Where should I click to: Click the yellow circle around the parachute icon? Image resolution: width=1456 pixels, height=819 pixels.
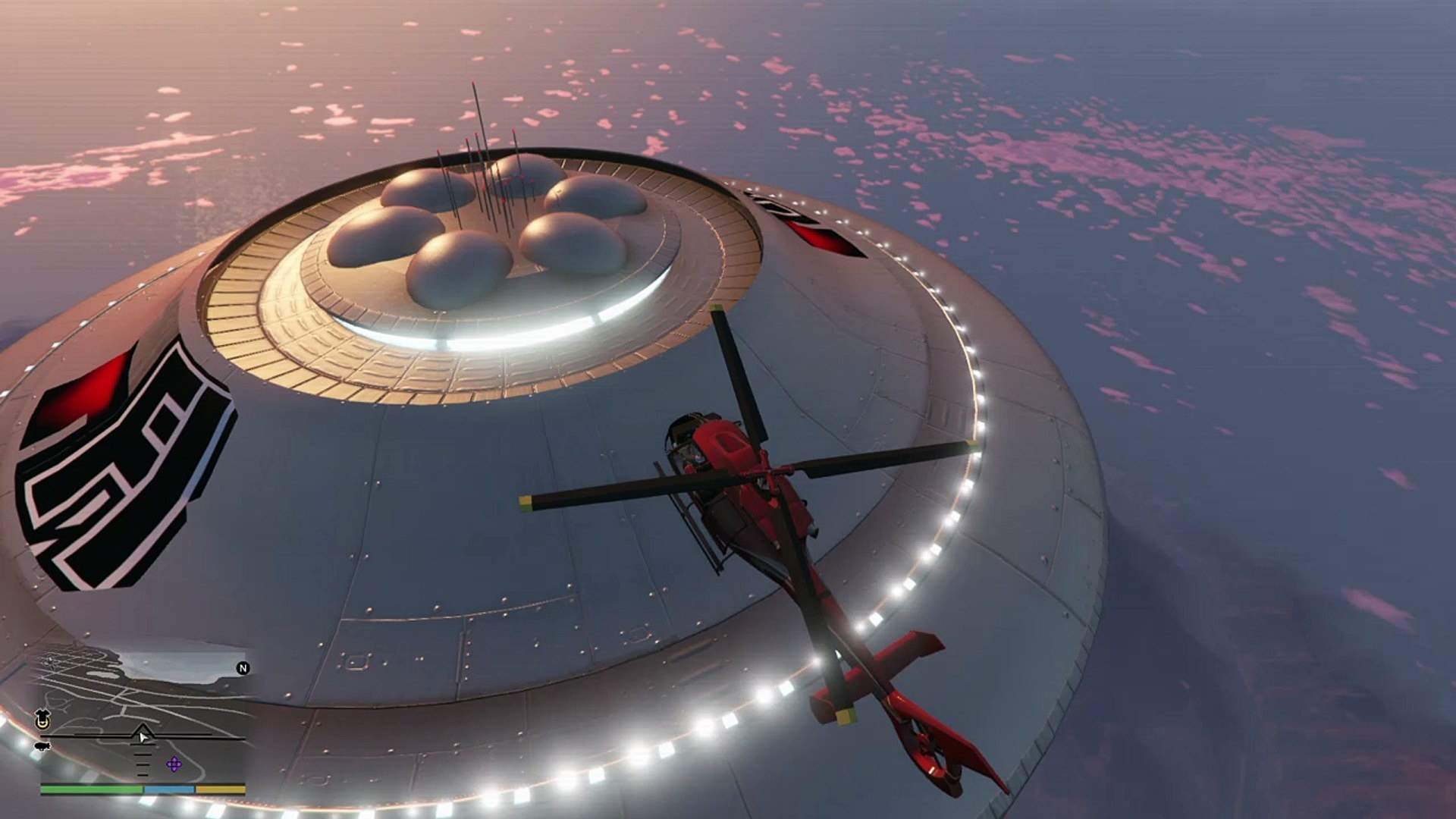click(x=42, y=726)
